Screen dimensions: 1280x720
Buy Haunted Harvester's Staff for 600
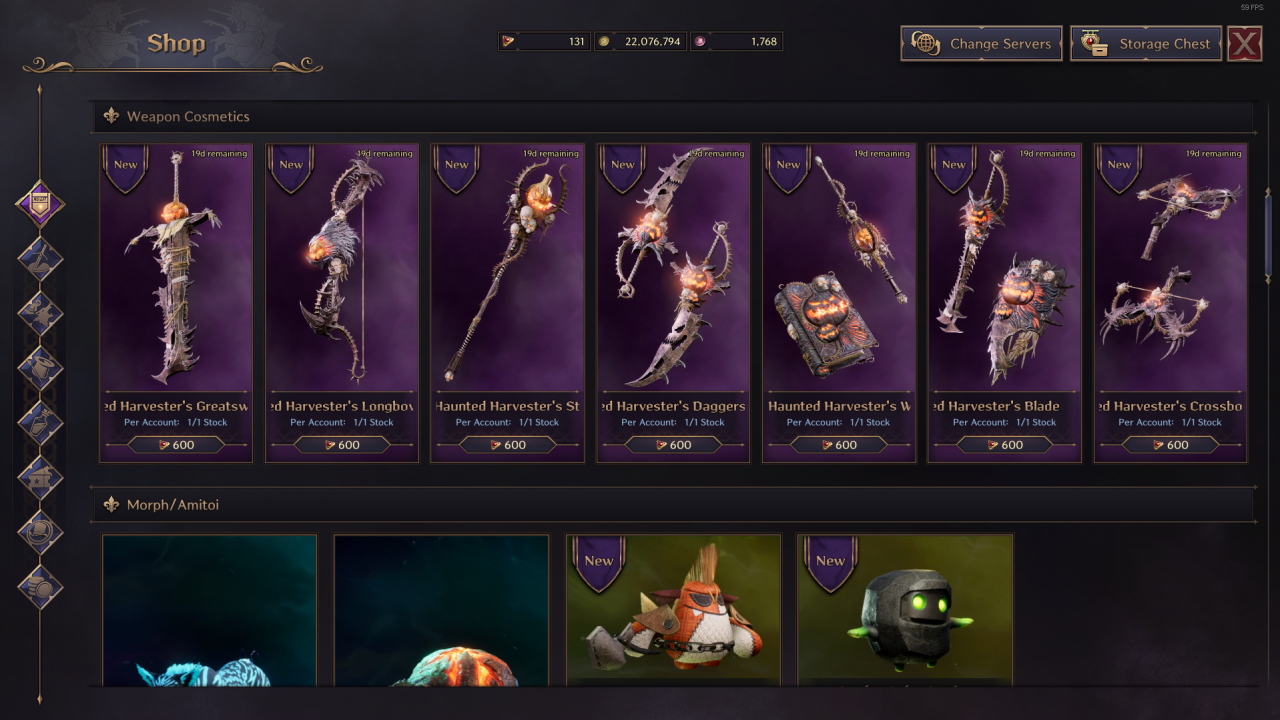click(507, 445)
